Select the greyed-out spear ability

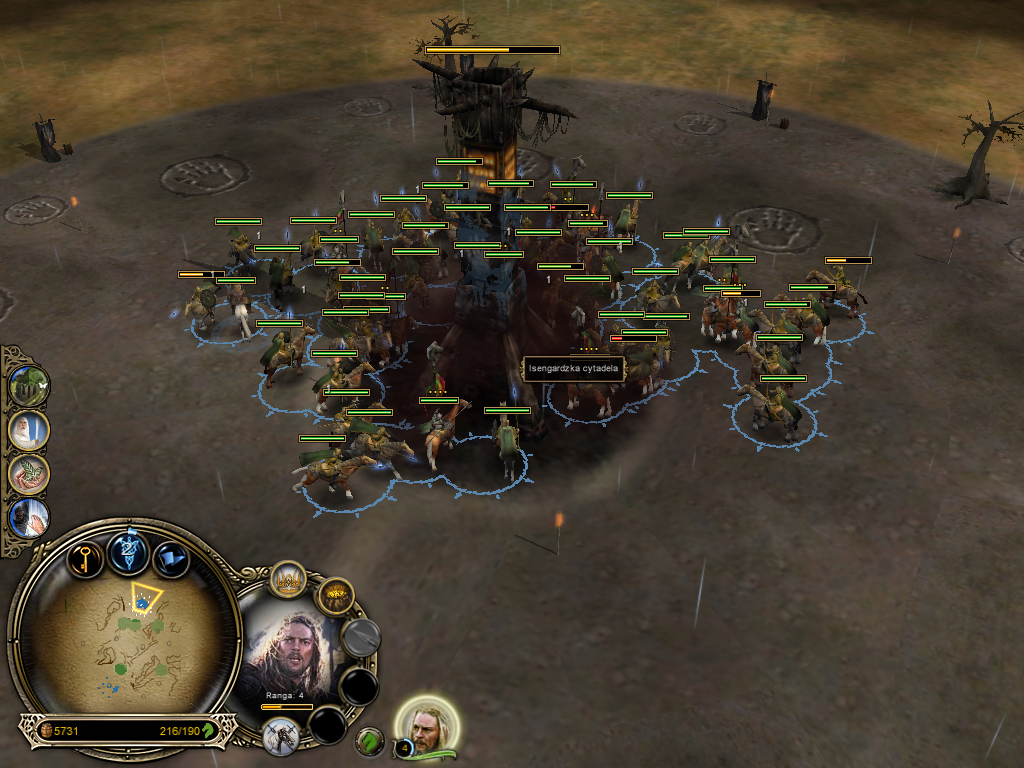point(361,637)
